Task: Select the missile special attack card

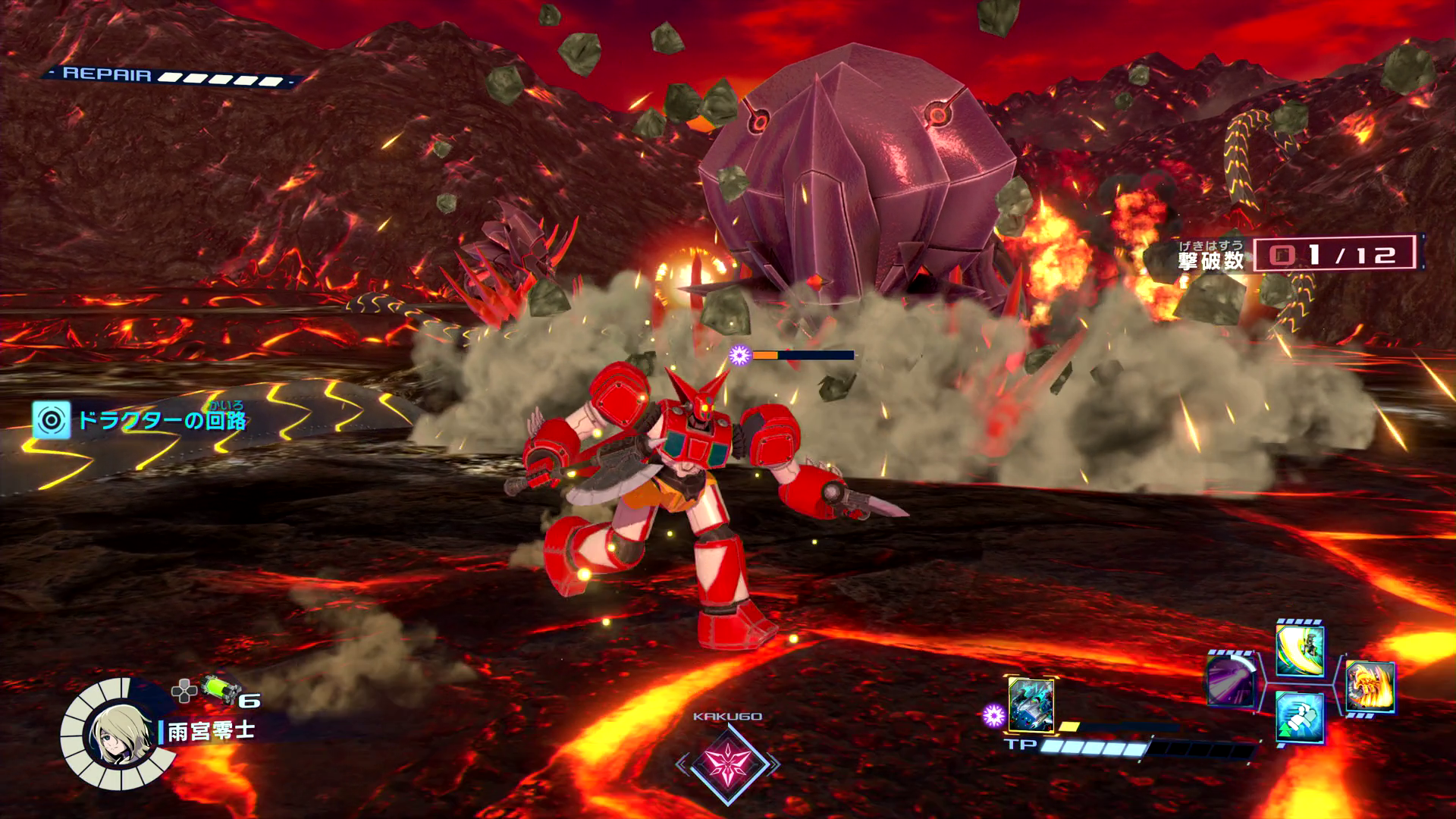Action: click(x=1031, y=705)
